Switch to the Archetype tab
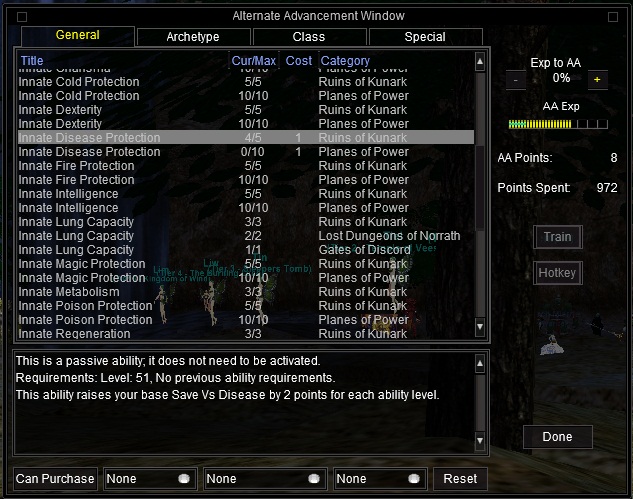 click(x=192, y=37)
